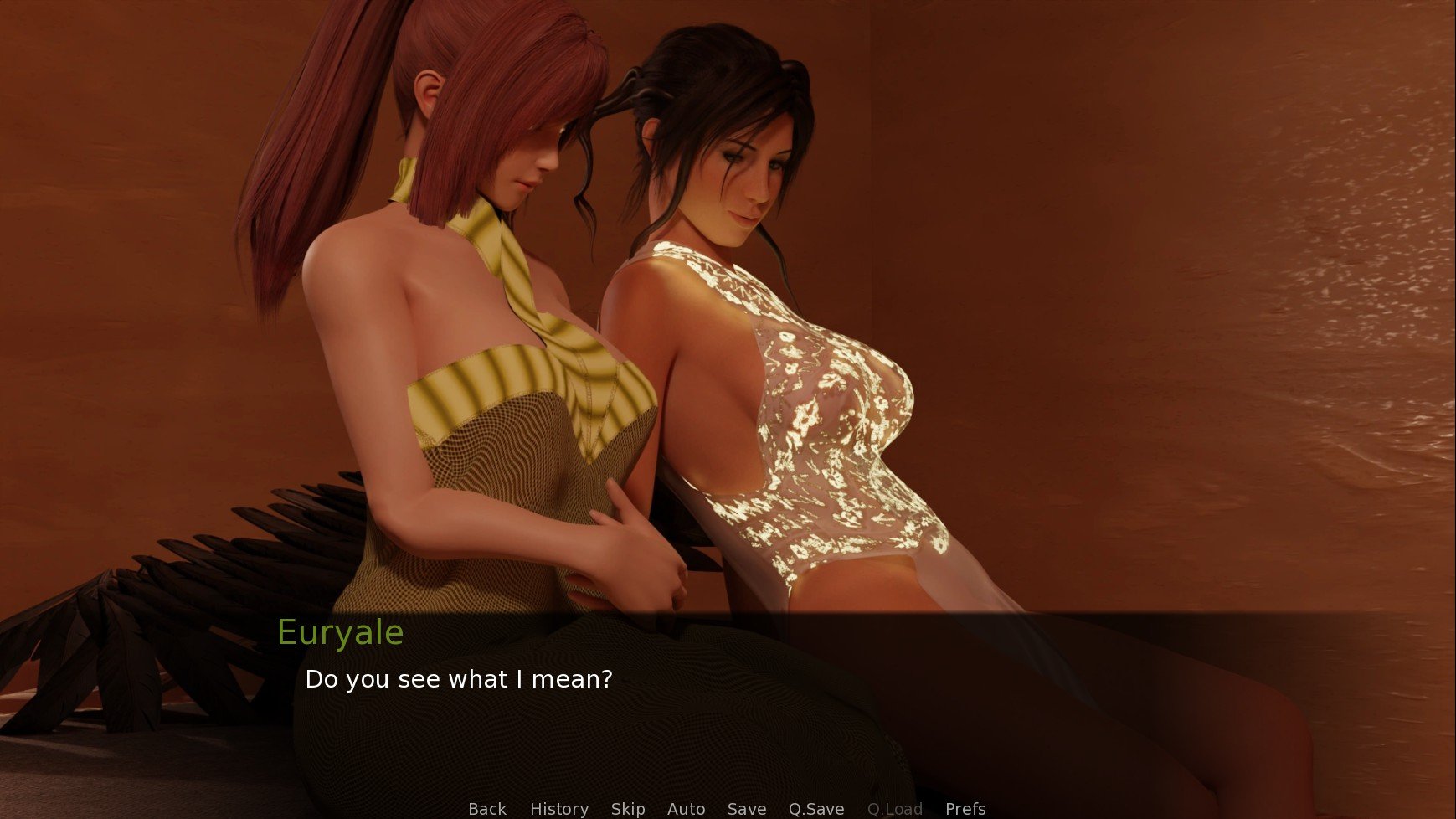
Task: Open the Save game screen
Action: pos(746,809)
